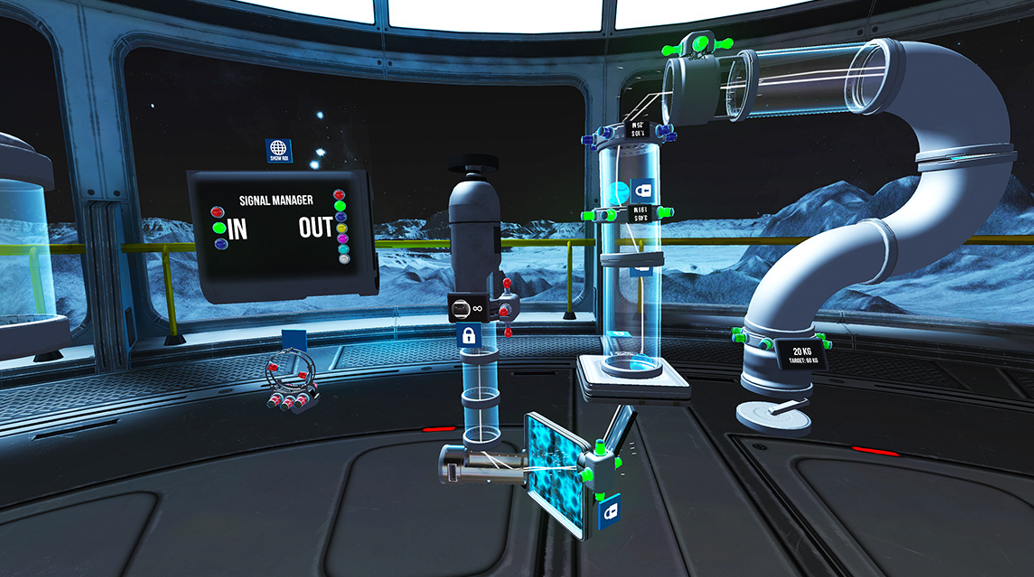Pick the cyan OUT signal dot
Image resolution: width=1034 pixels, height=577 pixels.
click(343, 249)
